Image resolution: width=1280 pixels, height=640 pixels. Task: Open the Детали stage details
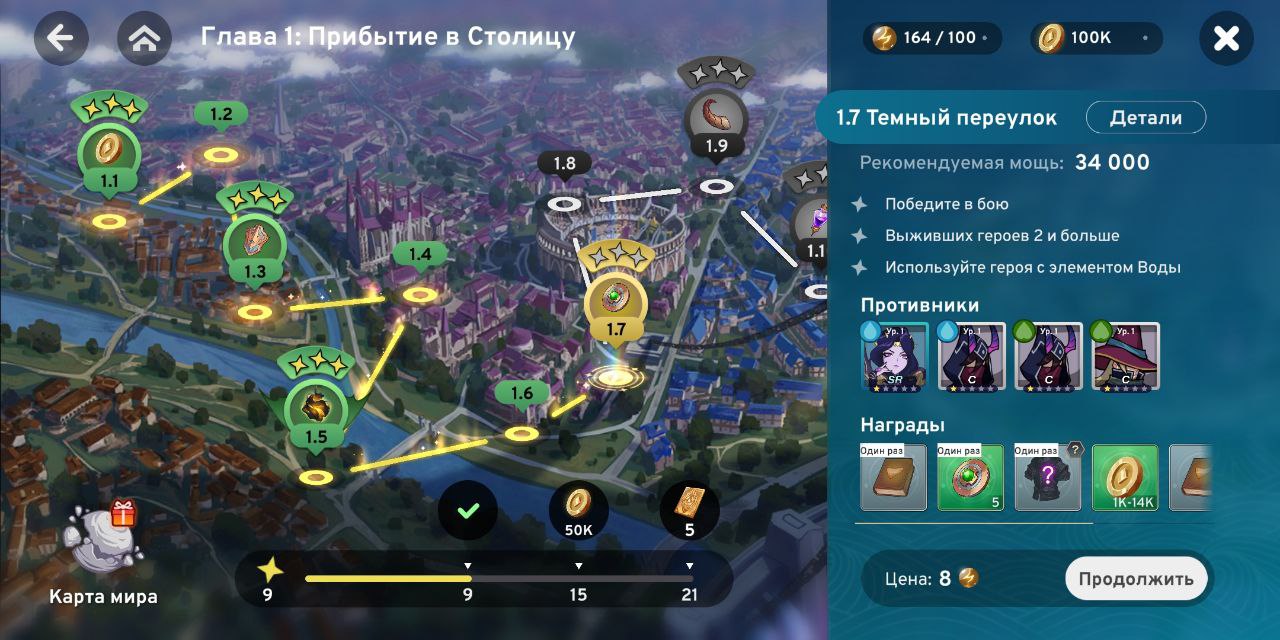1145,118
